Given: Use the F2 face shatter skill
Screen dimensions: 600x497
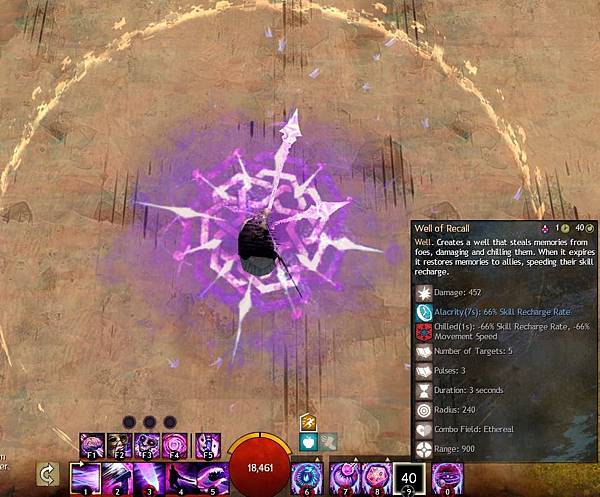Looking at the screenshot, I should coord(119,443).
